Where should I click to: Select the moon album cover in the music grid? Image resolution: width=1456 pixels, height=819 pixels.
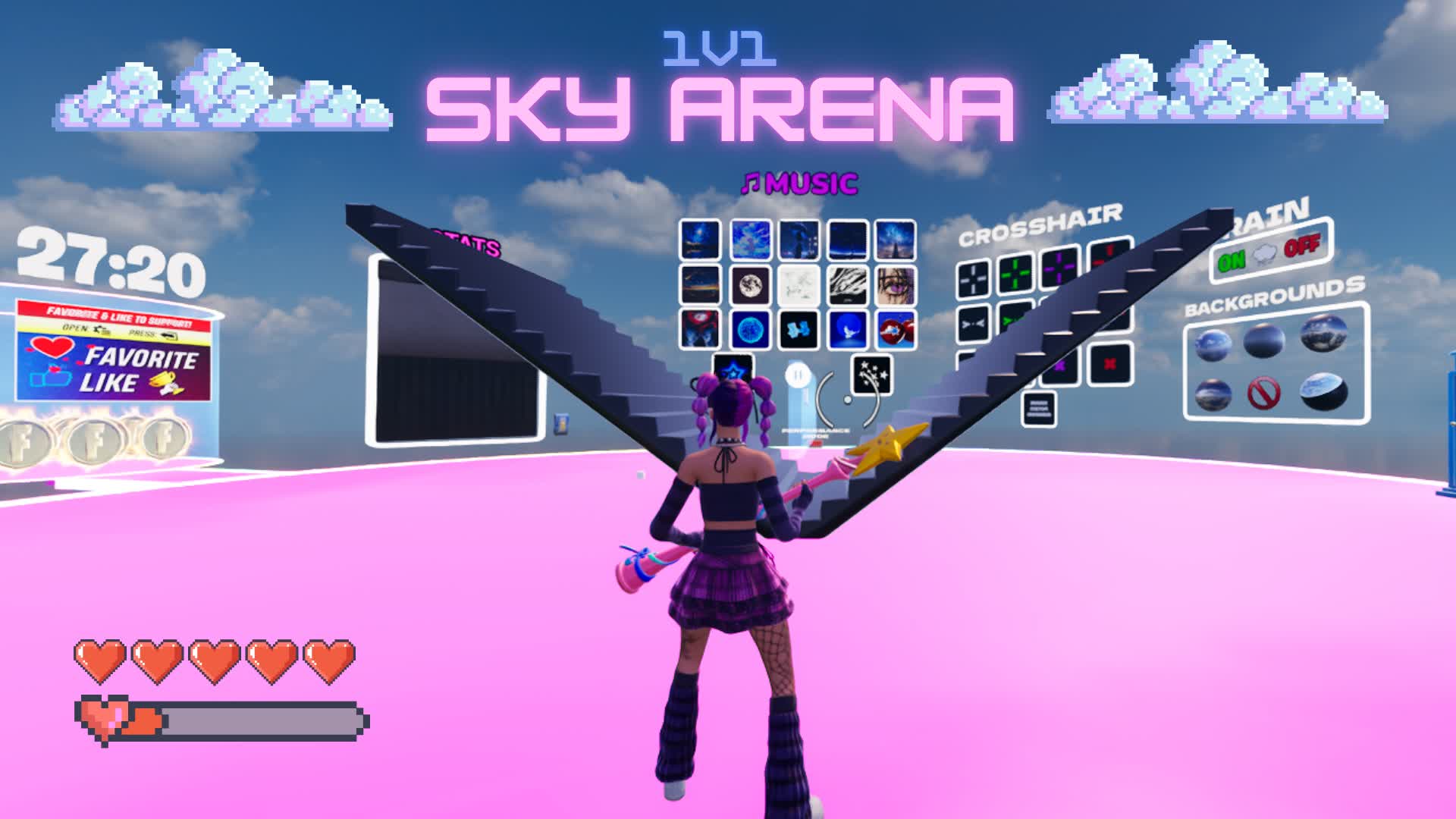pyautogui.click(x=750, y=287)
